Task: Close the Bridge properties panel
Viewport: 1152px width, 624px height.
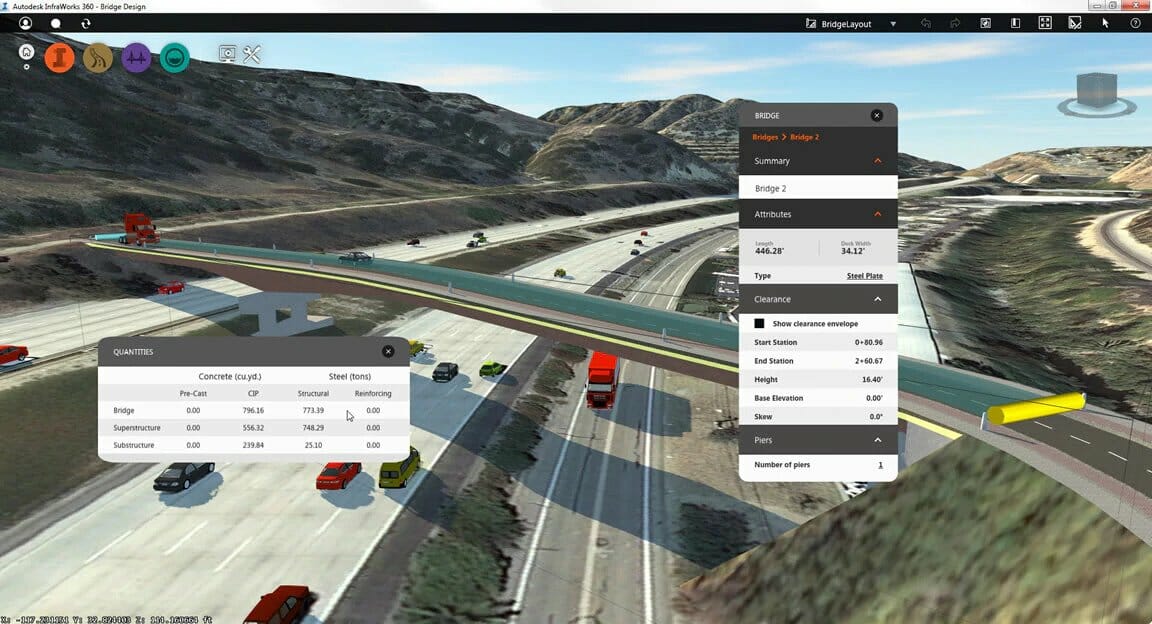Action: [877, 116]
